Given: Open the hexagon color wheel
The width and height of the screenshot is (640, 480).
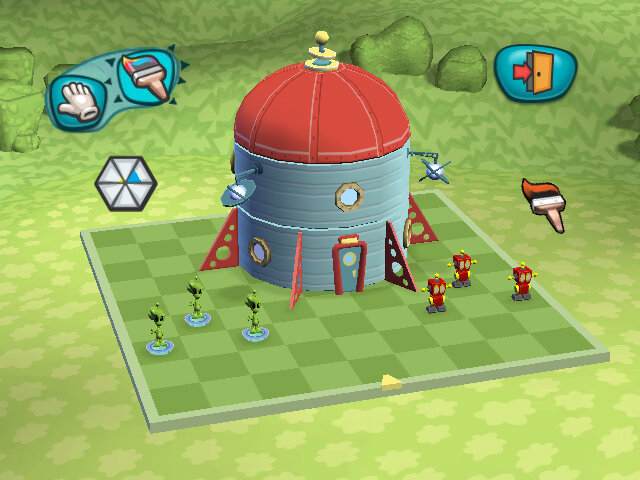Looking at the screenshot, I should [126, 182].
